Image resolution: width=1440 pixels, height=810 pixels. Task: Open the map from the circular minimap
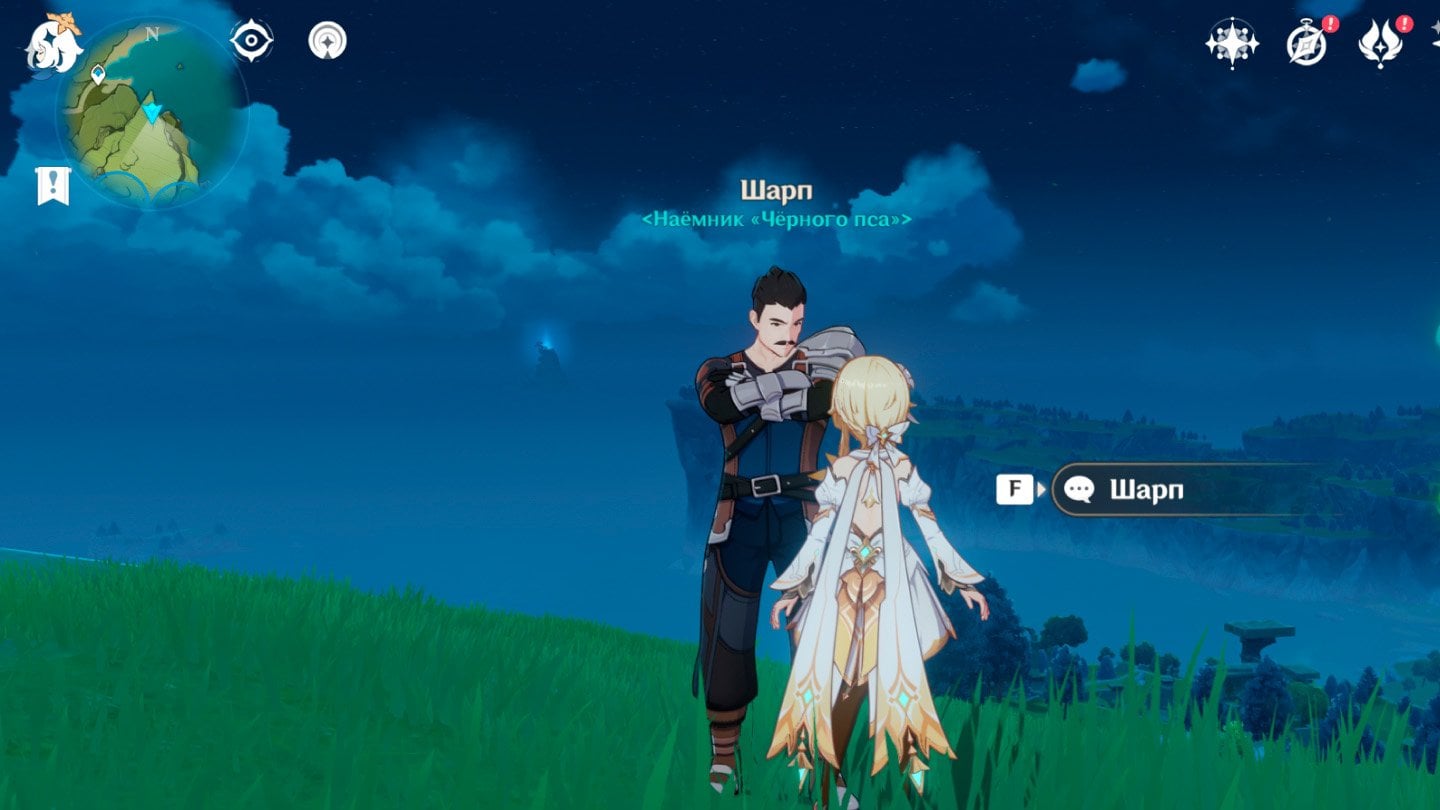pos(150,112)
